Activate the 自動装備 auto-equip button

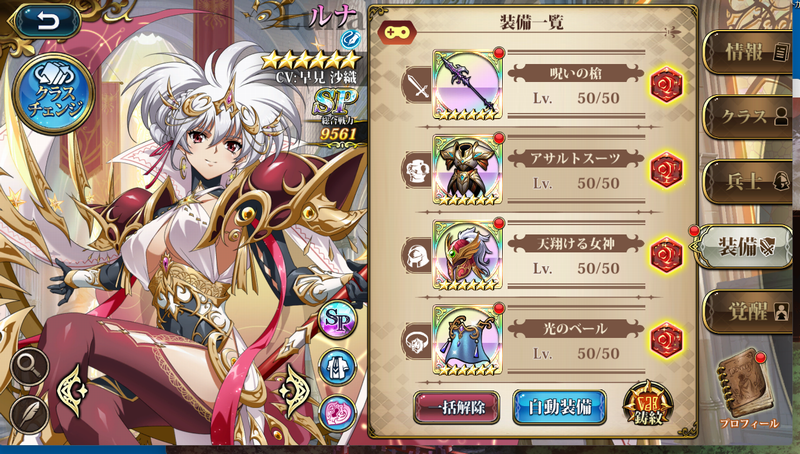[x=559, y=407]
